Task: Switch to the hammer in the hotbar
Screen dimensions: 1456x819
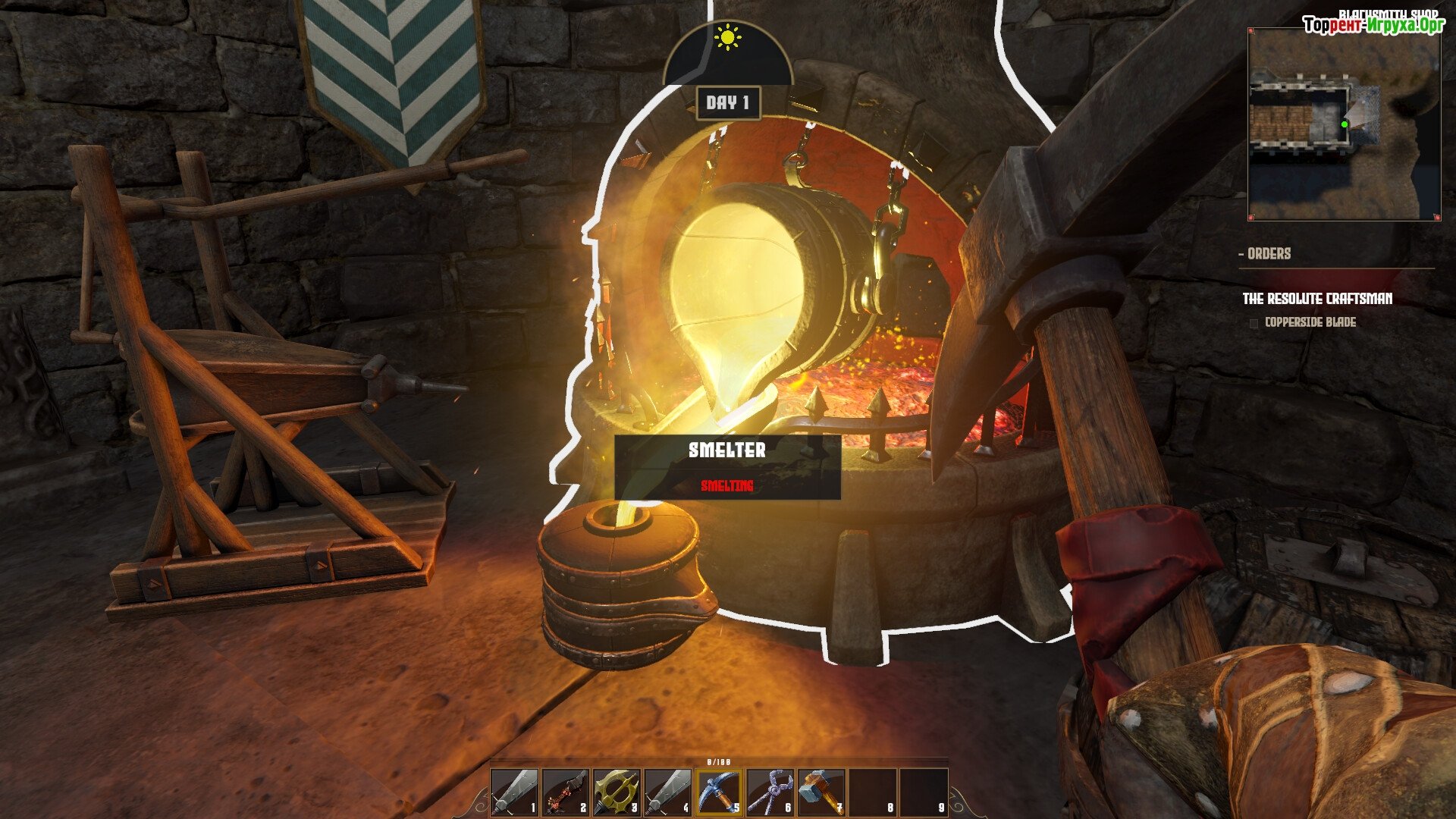Action: click(821, 792)
